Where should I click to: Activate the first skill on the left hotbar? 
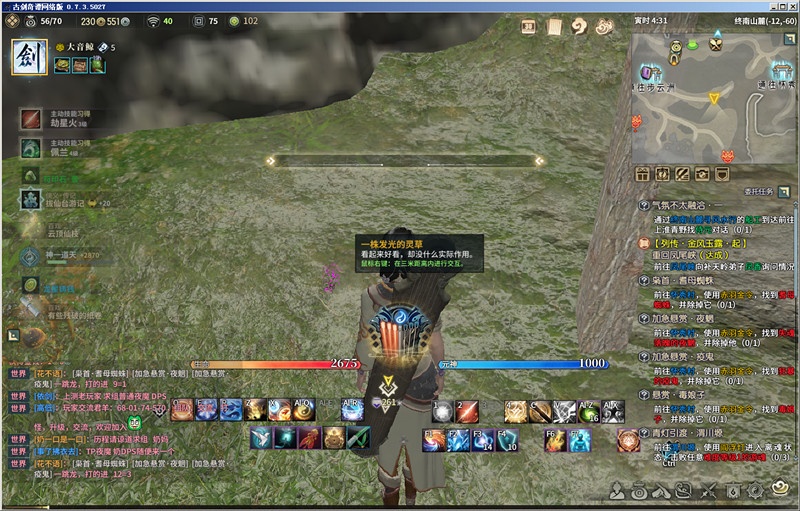tap(183, 408)
